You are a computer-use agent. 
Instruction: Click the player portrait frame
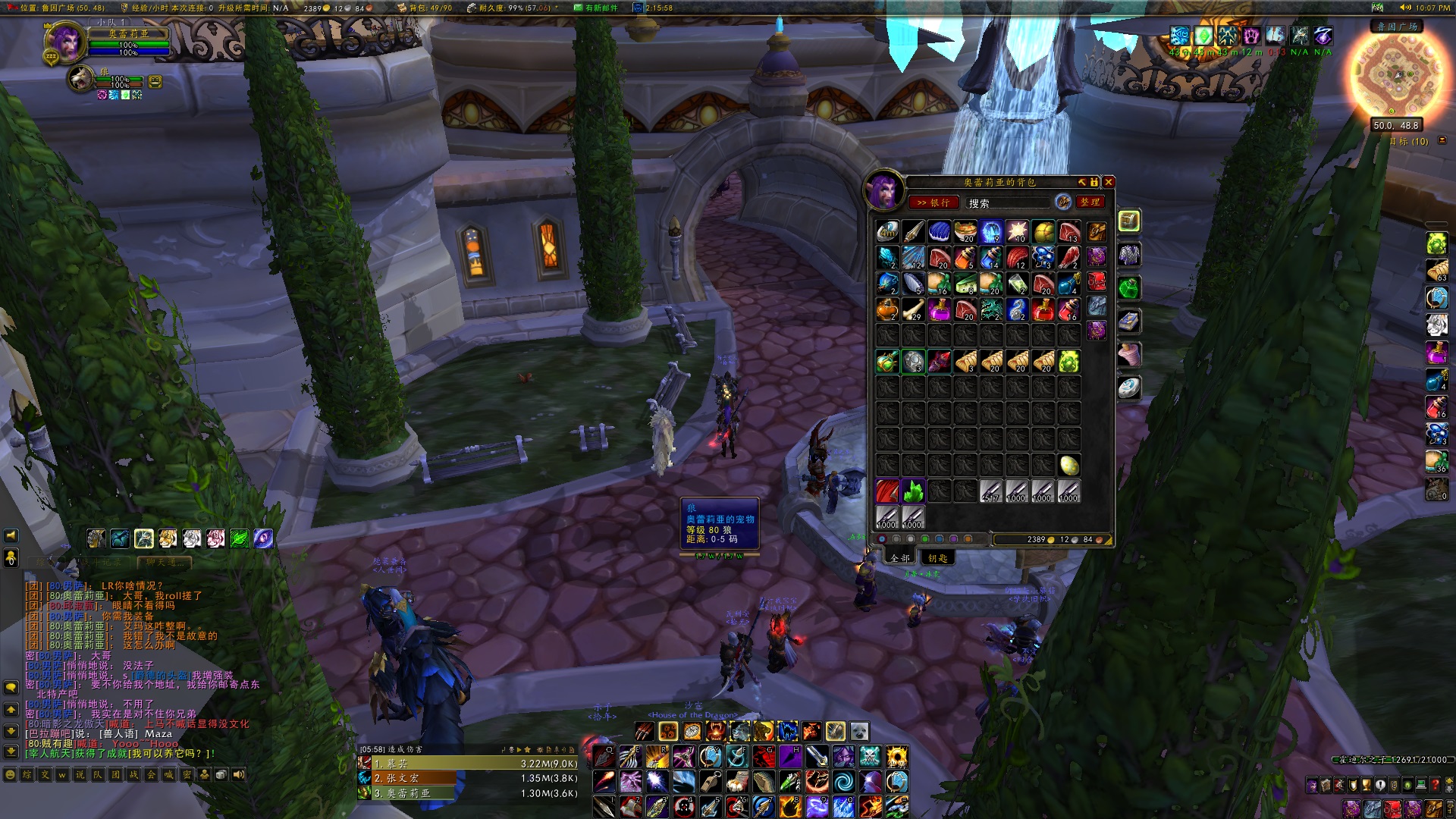(65, 42)
